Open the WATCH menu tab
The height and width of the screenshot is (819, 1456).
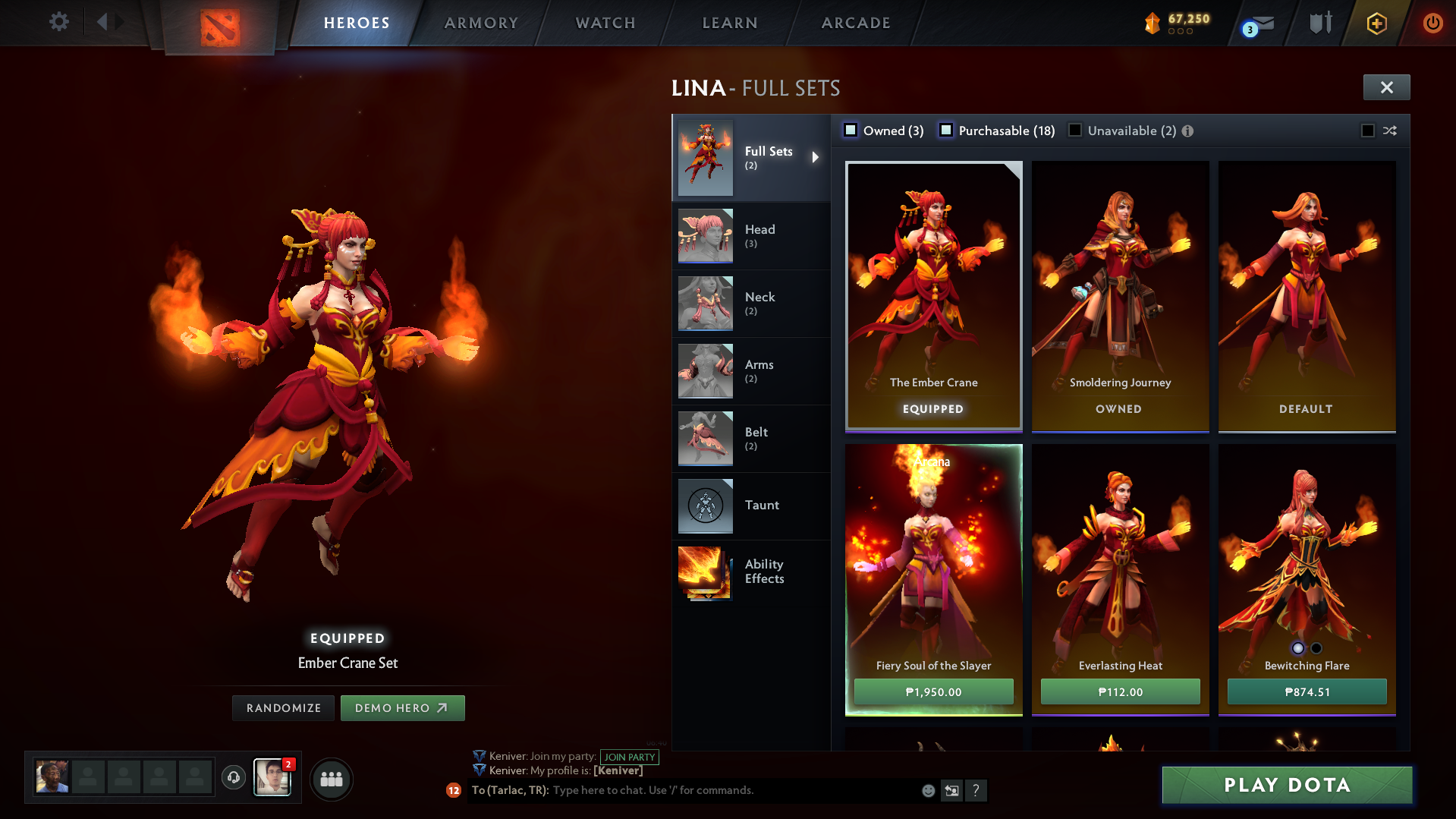605,23
